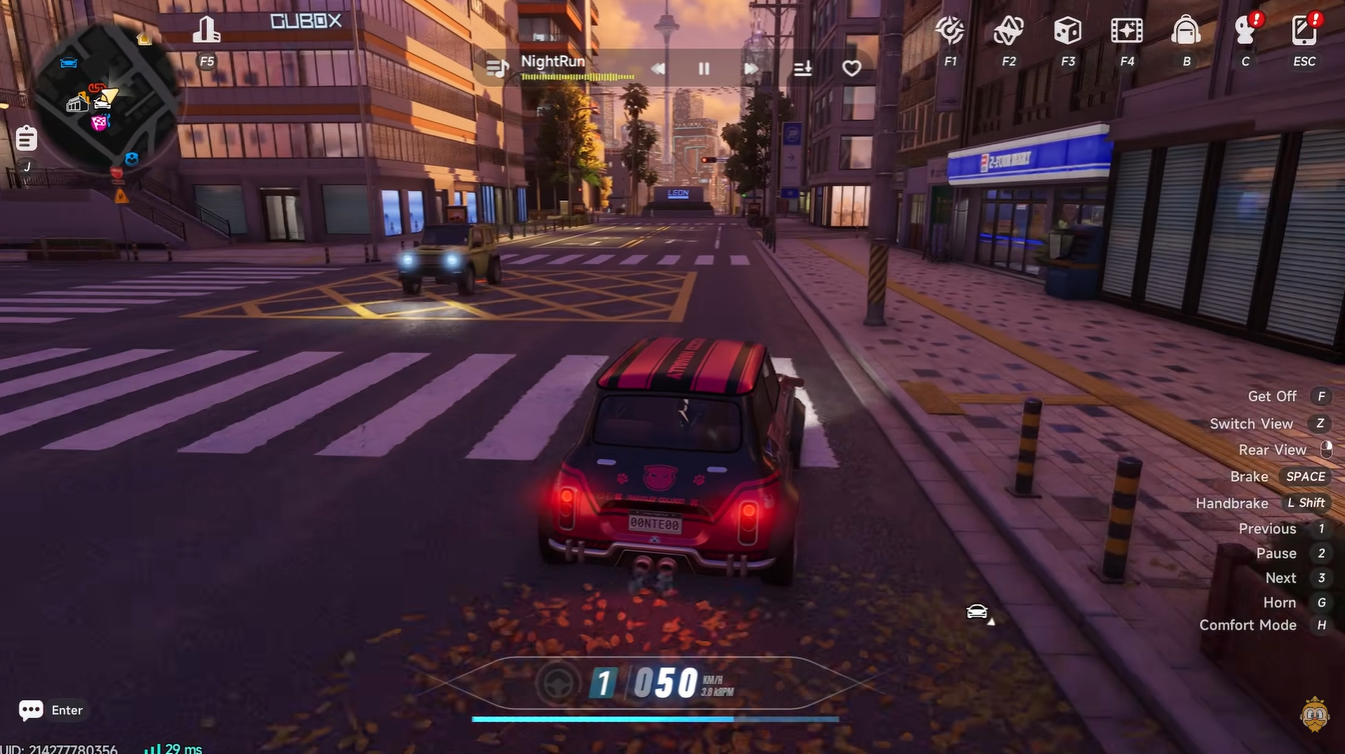Open the character icon with red alert (C)
The width and height of the screenshot is (1345, 754).
click(1245, 31)
